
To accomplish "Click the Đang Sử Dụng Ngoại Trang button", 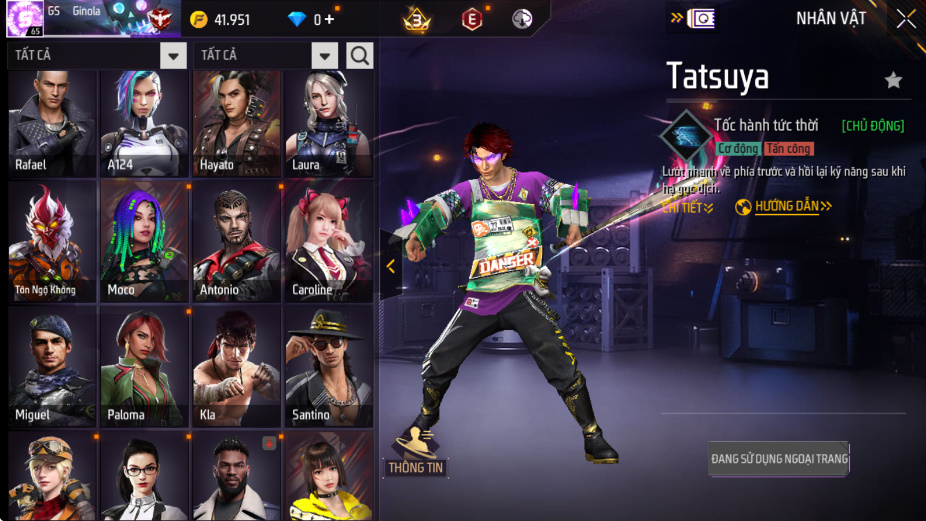I will click(779, 459).
